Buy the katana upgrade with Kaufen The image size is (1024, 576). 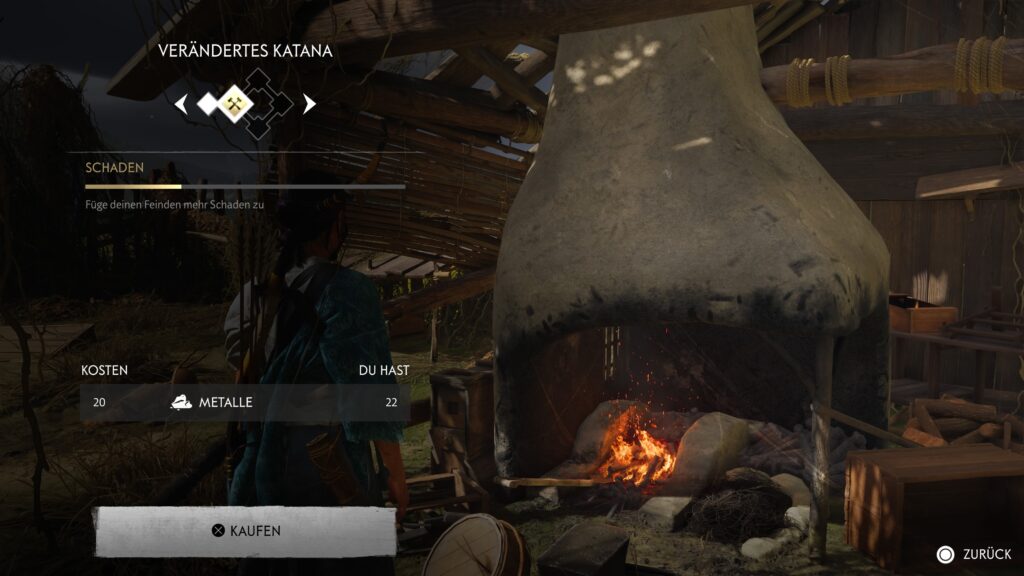245,531
